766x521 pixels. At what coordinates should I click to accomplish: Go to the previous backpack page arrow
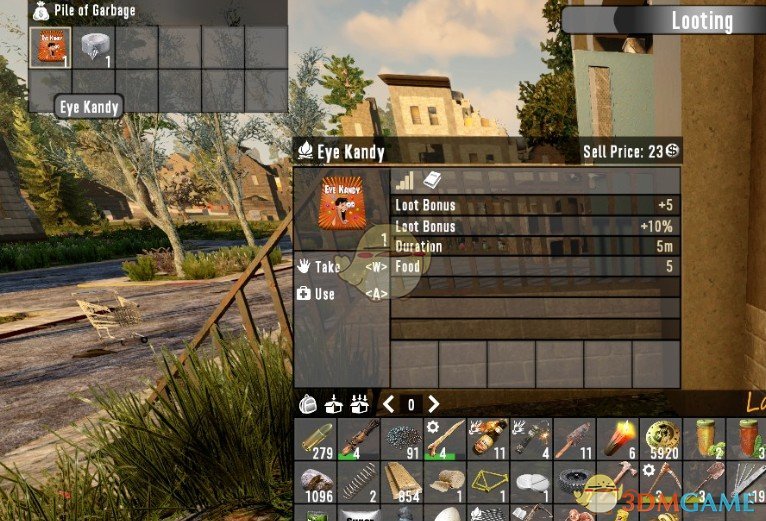[x=388, y=404]
